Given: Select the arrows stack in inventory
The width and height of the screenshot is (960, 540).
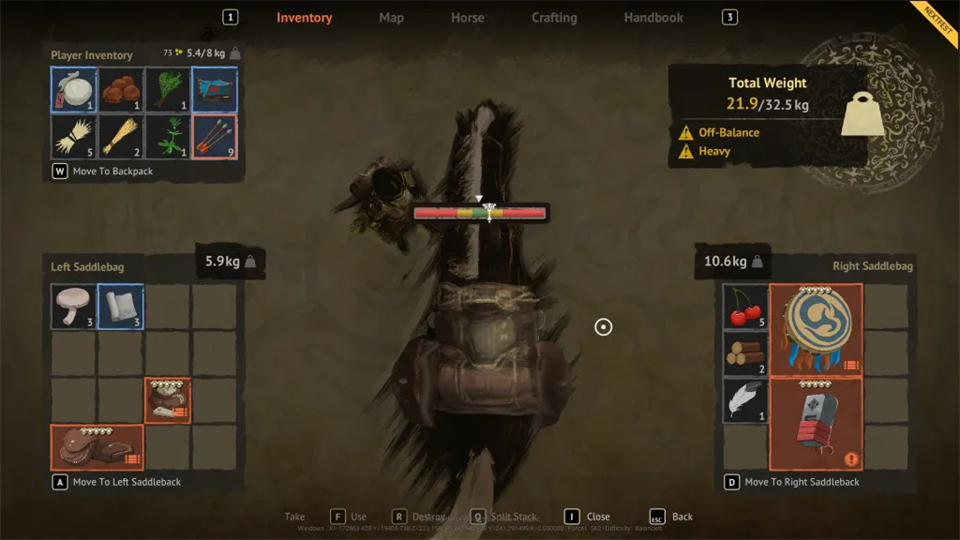Looking at the screenshot, I should click(214, 137).
